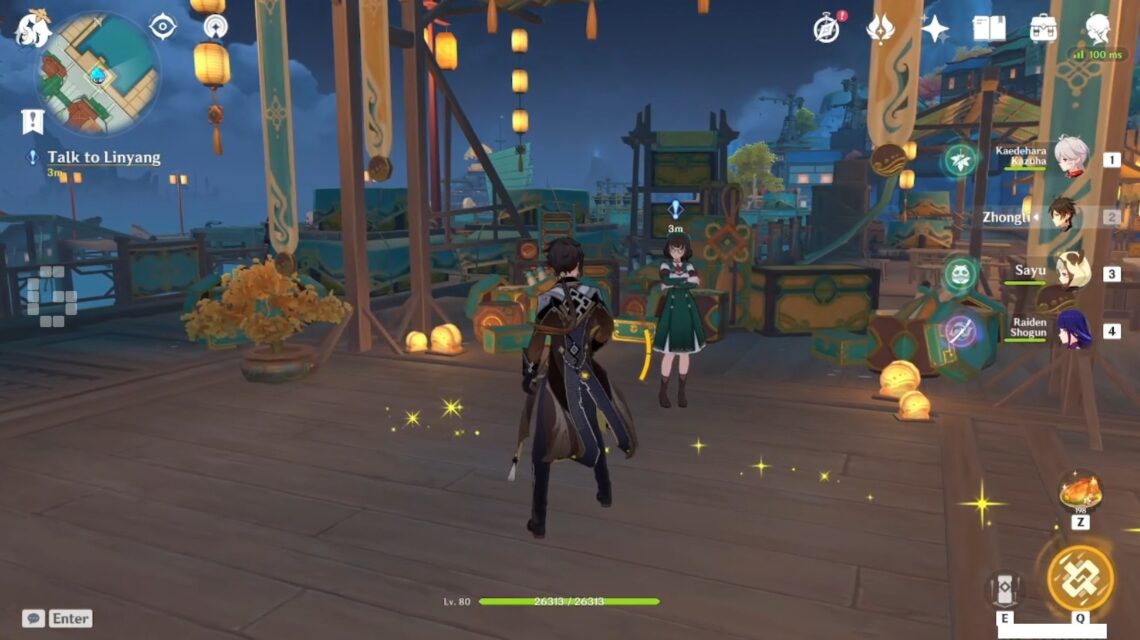This screenshot has height=640, width=1140.
Task: Toggle elemental sight eye icon
Action: point(162,26)
